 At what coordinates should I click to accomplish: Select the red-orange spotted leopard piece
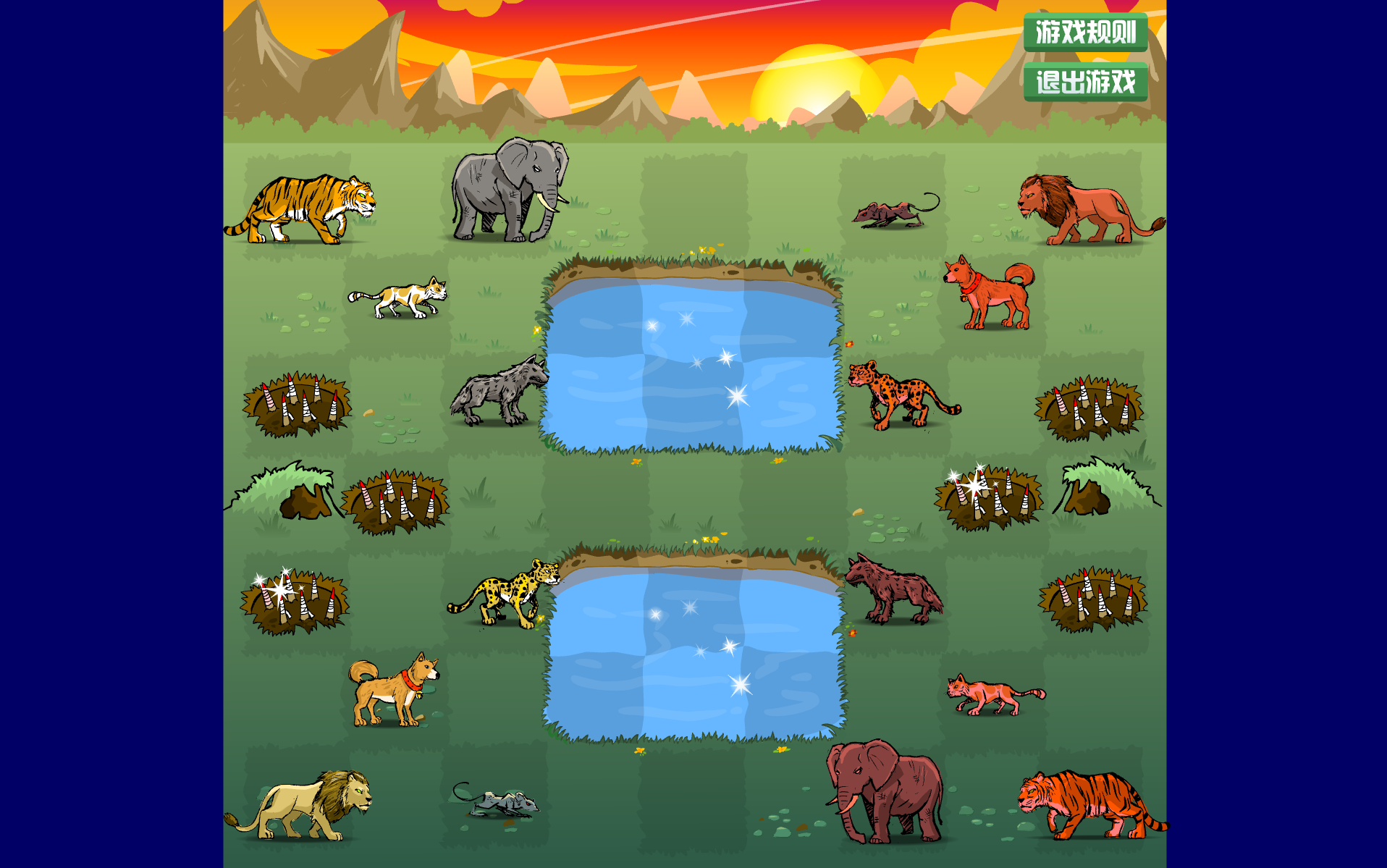(x=902, y=394)
